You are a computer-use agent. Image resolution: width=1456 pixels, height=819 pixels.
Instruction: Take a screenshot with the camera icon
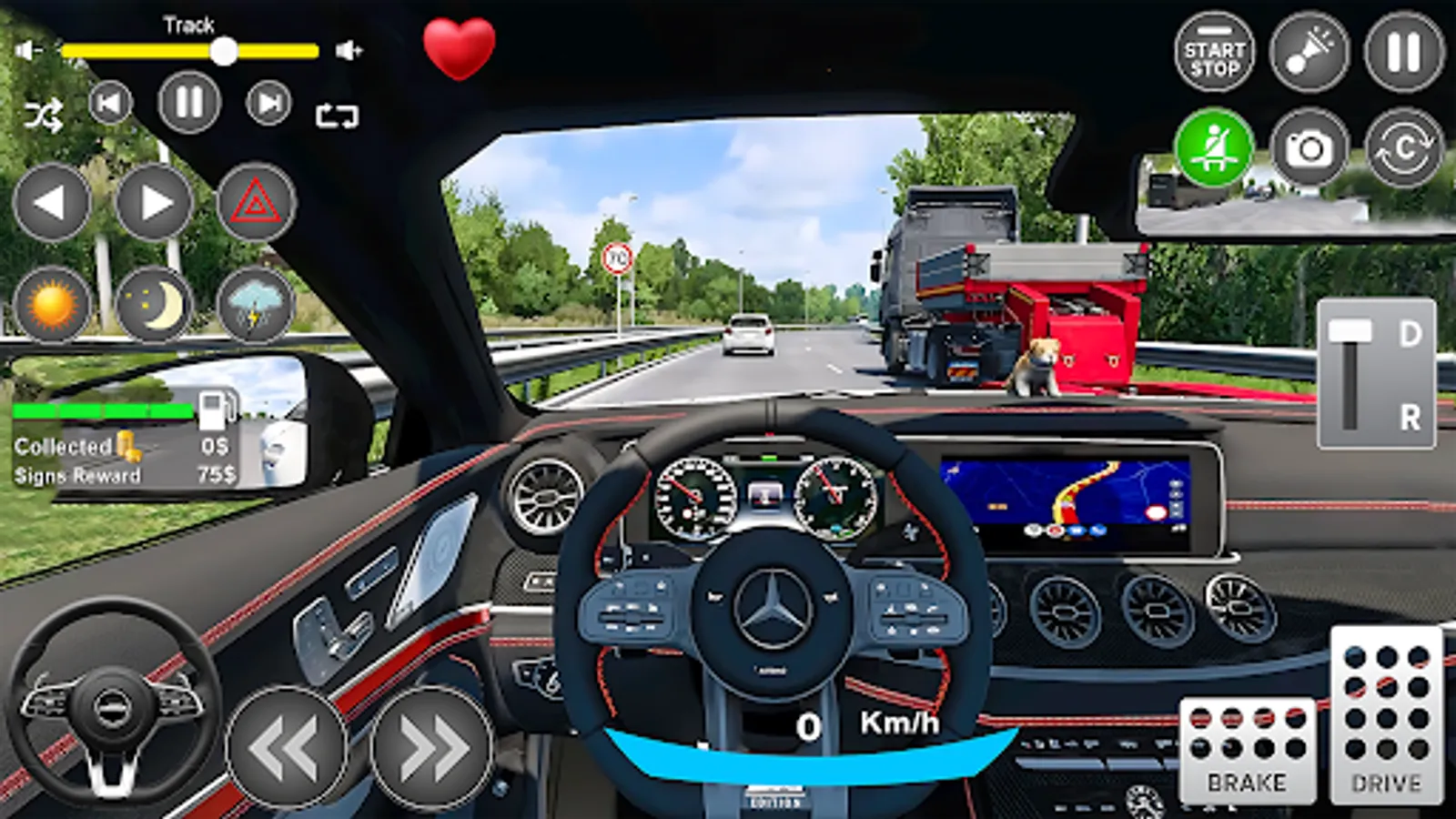click(1310, 146)
